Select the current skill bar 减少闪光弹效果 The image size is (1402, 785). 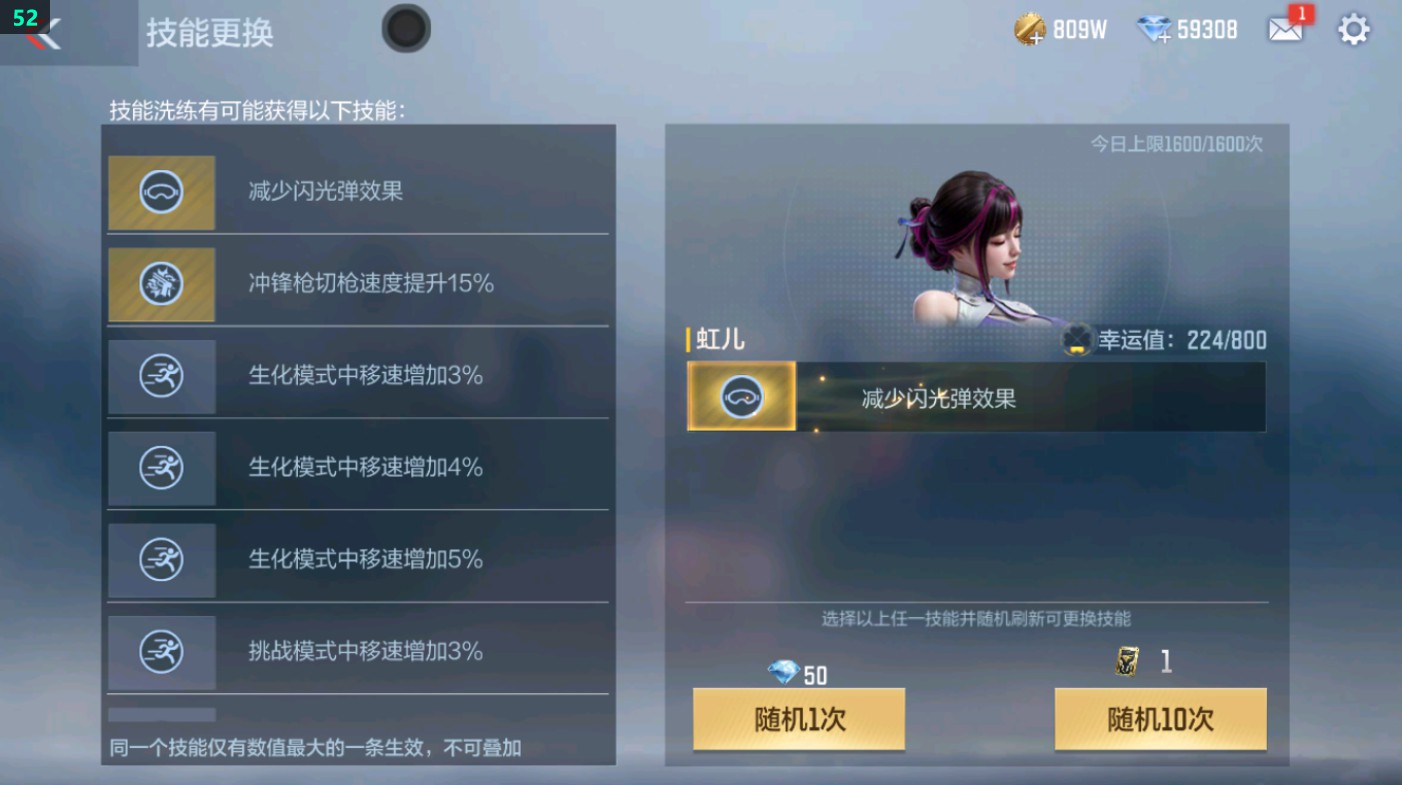[x=975, y=397]
